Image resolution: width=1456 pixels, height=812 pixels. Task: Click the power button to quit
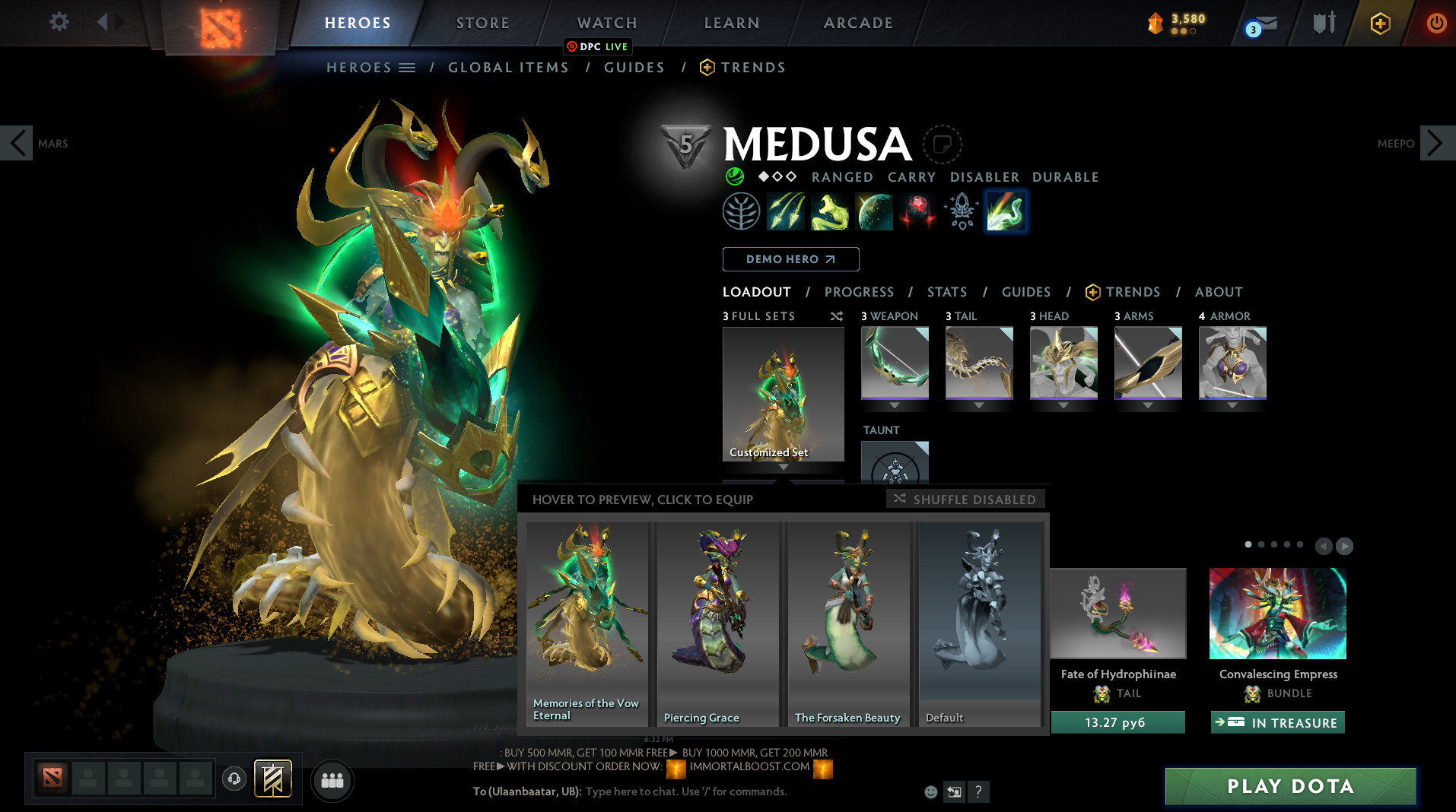1436,23
